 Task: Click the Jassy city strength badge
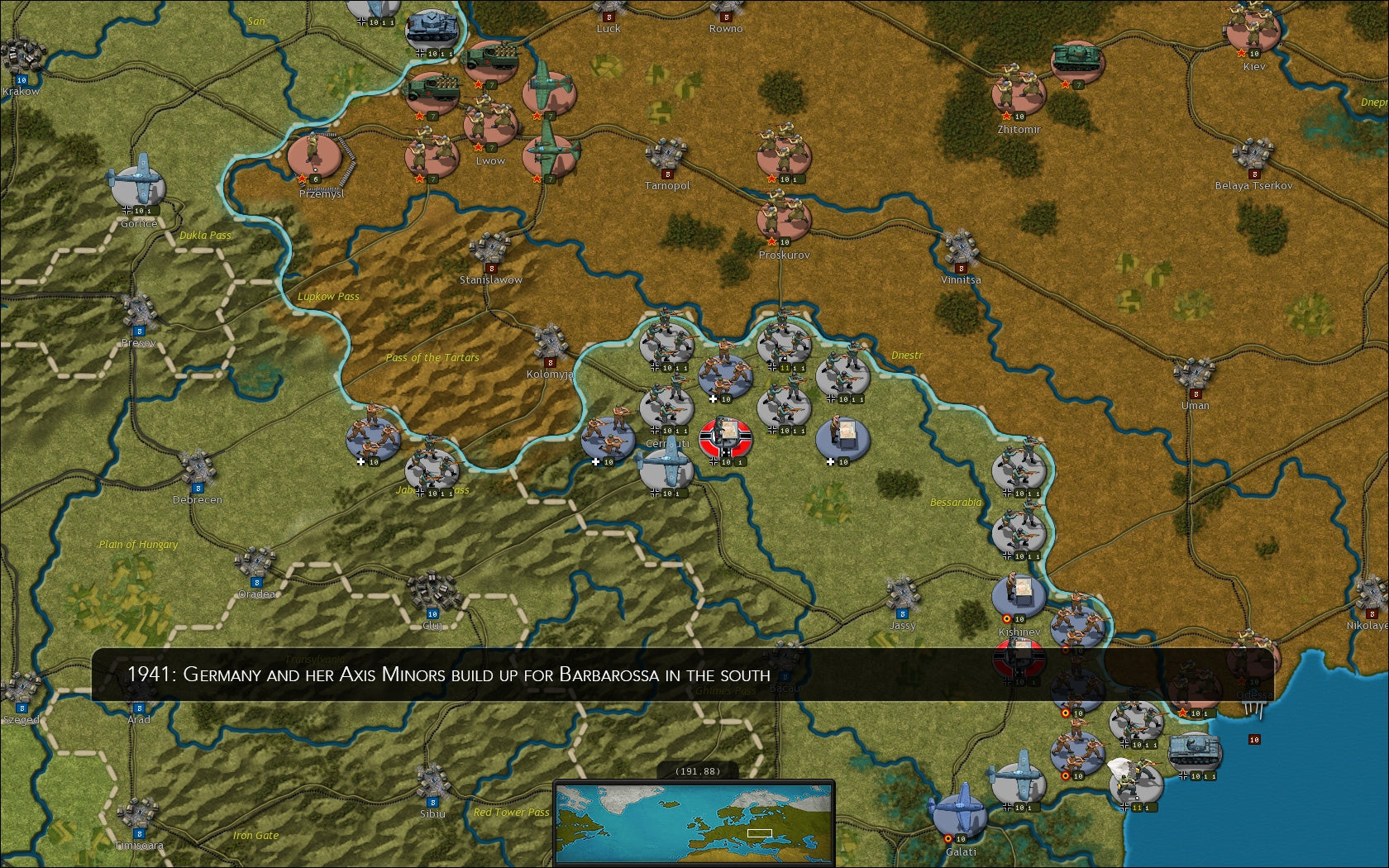pyautogui.click(x=901, y=614)
